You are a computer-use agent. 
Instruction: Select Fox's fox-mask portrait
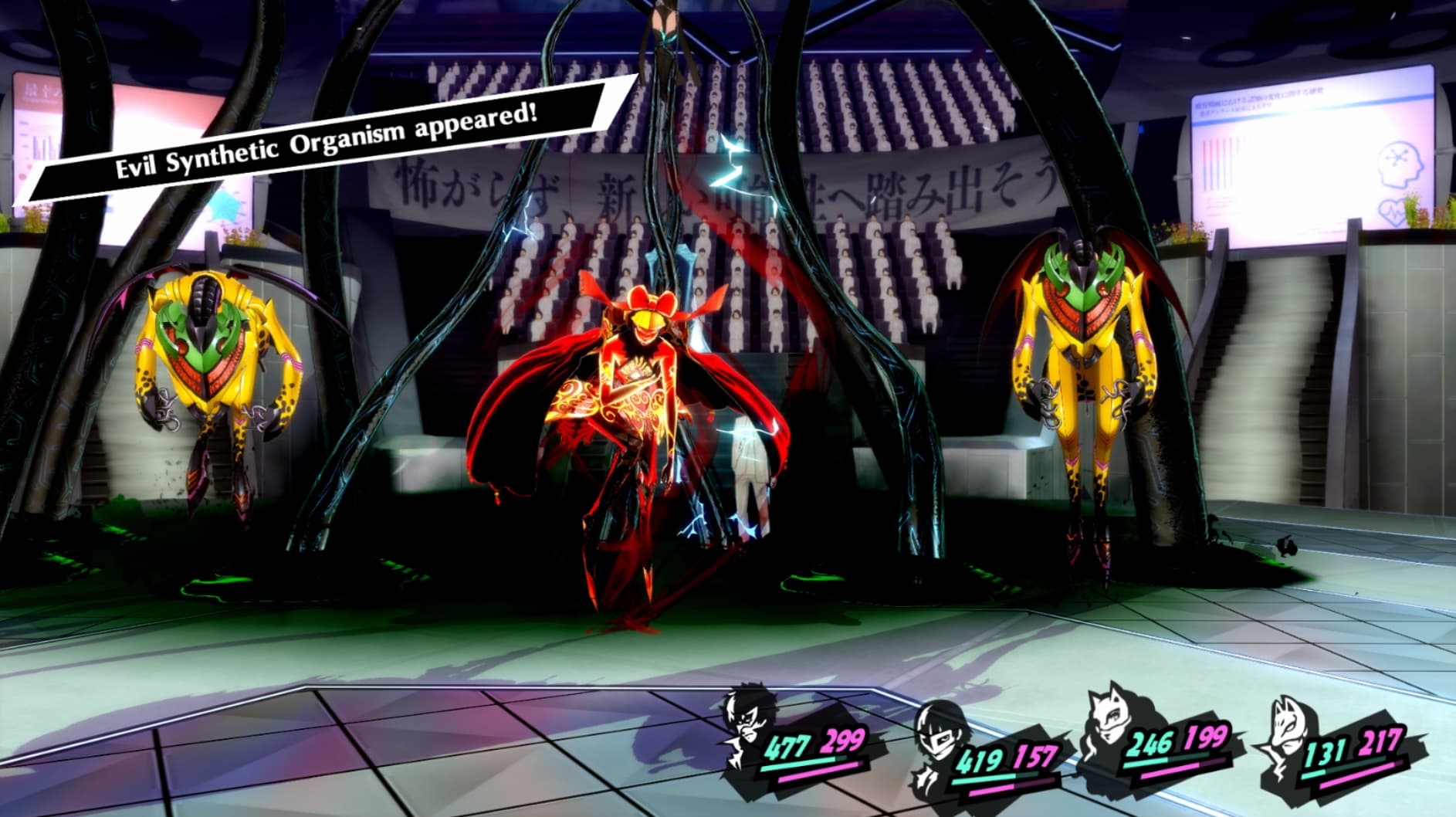(x=1283, y=743)
